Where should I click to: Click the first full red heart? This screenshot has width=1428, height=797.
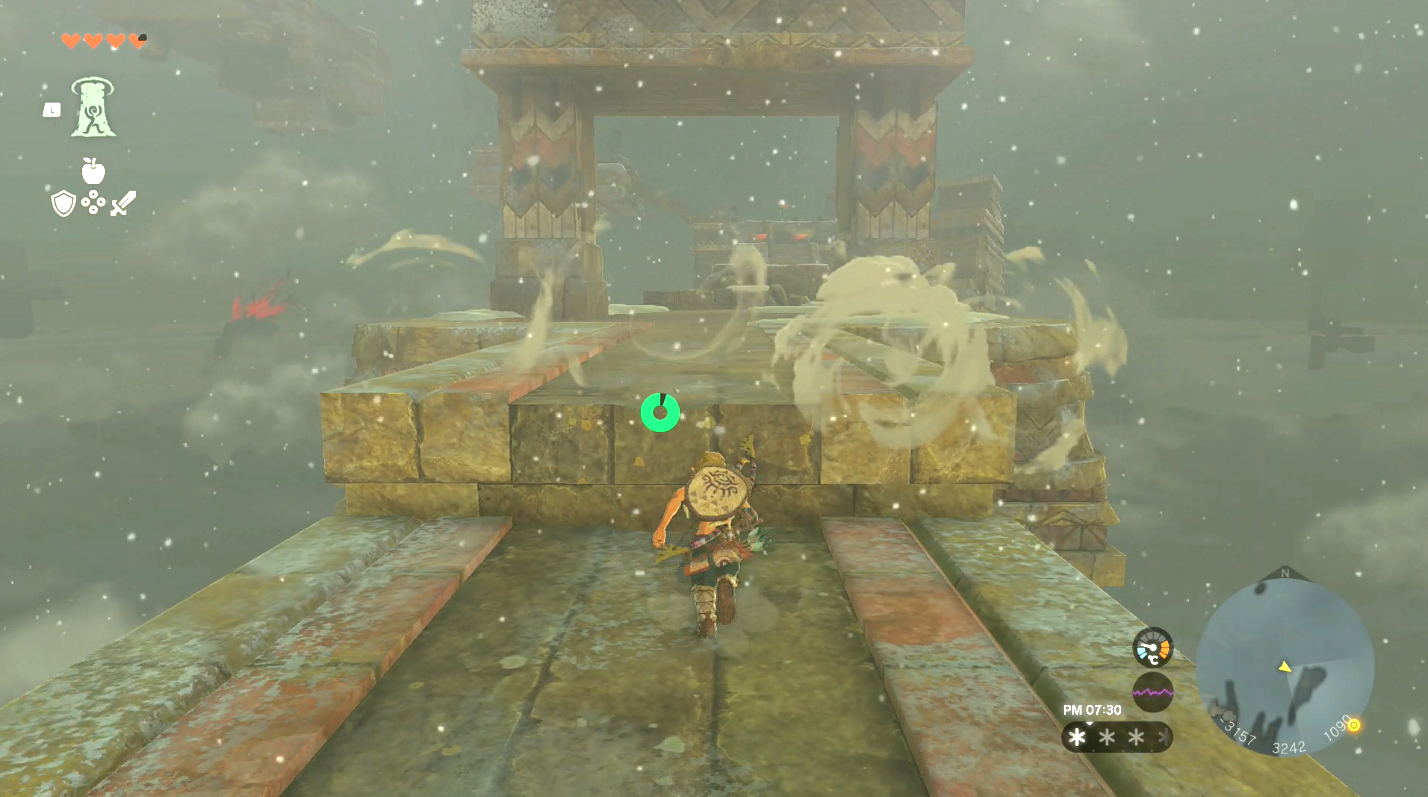pos(70,40)
